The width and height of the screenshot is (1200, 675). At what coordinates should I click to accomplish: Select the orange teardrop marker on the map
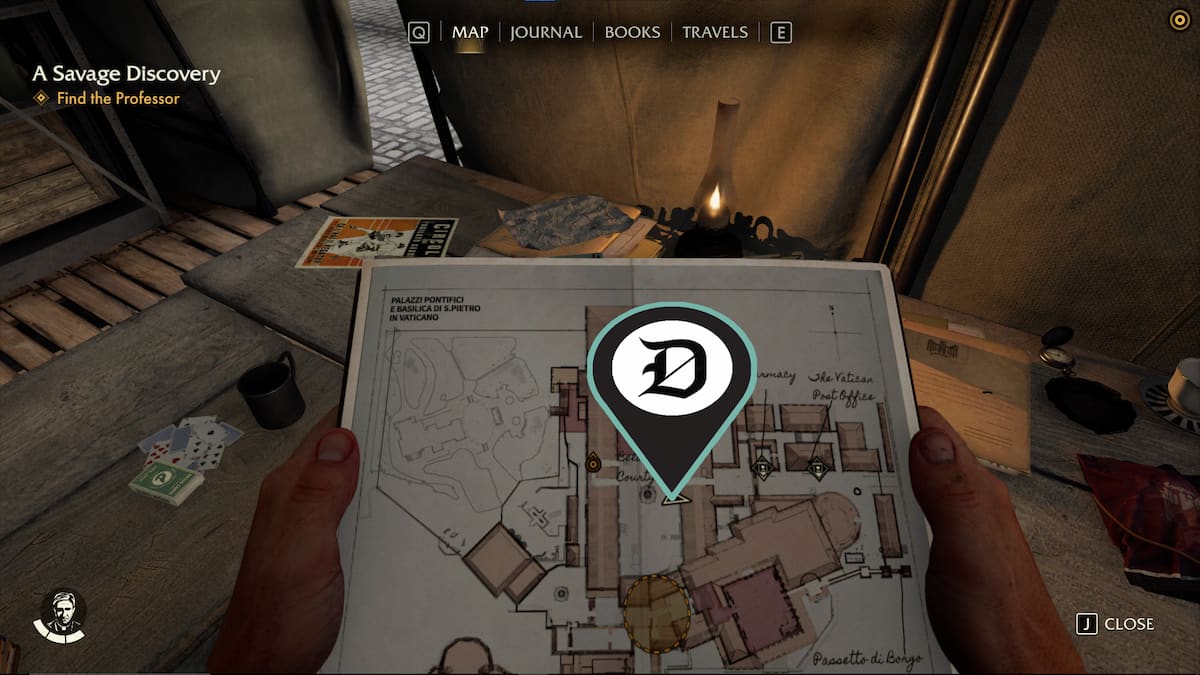(x=593, y=461)
